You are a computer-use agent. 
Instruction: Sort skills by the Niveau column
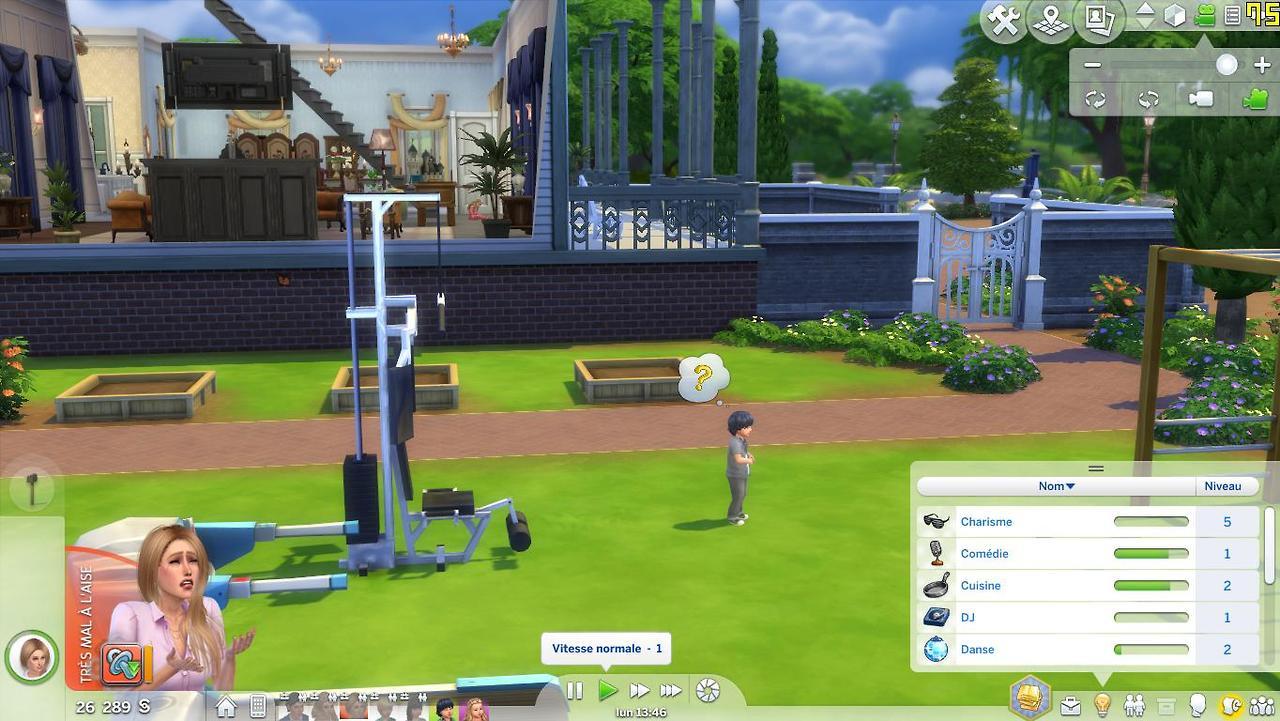click(x=1222, y=486)
